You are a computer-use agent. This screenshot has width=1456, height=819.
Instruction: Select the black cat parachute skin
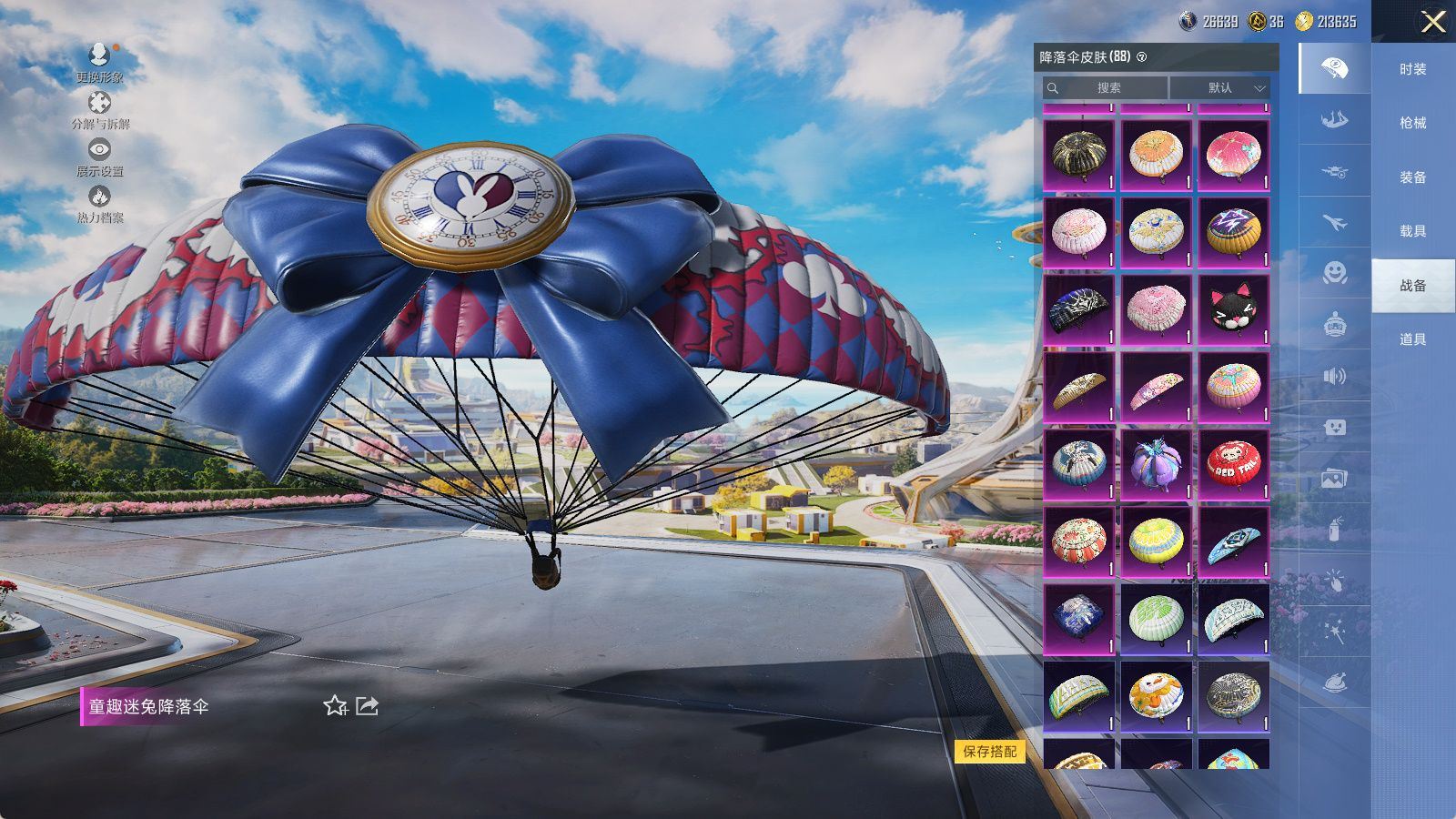[1233, 310]
